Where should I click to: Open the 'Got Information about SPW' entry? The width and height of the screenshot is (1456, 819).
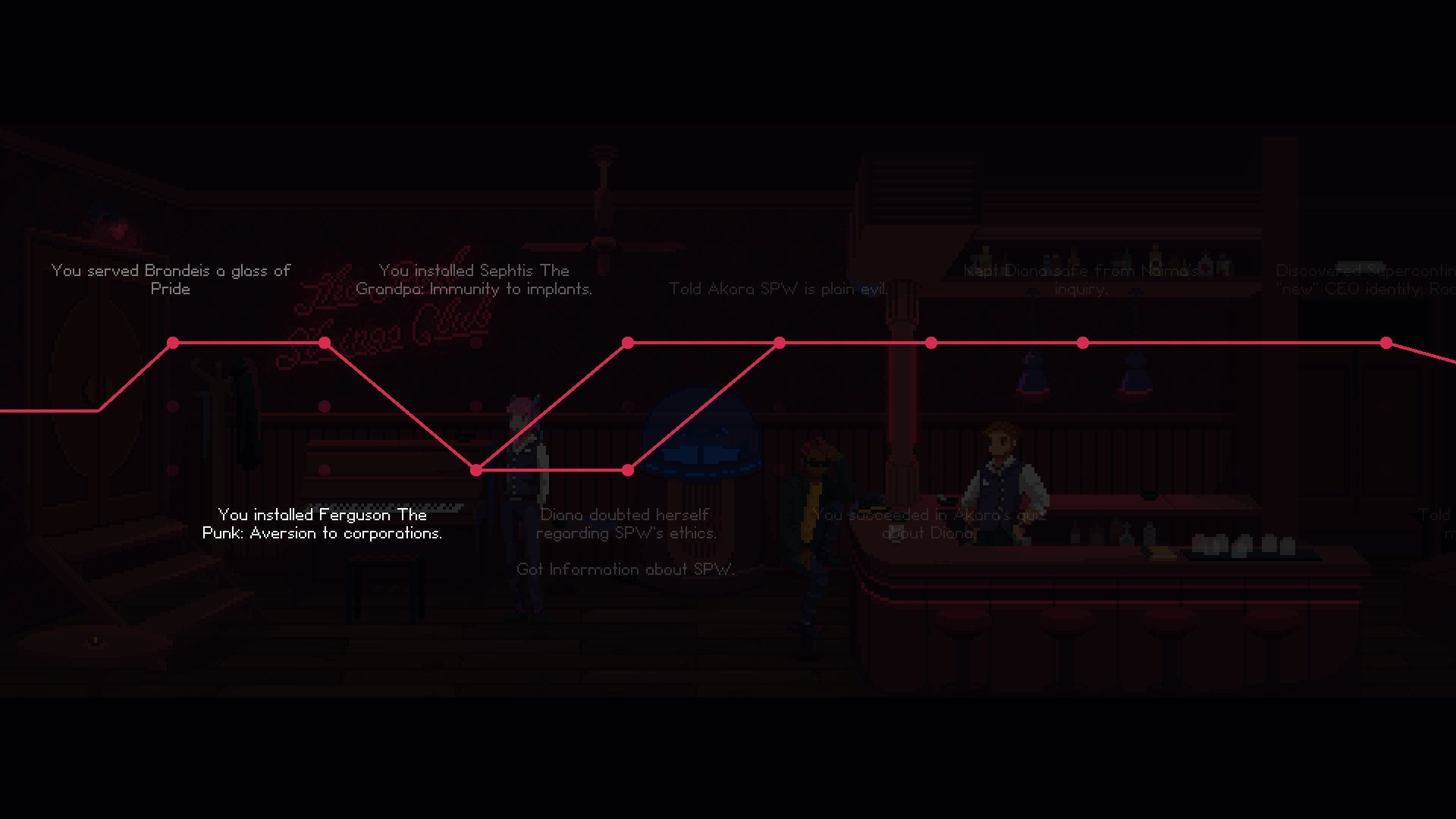[626, 570]
